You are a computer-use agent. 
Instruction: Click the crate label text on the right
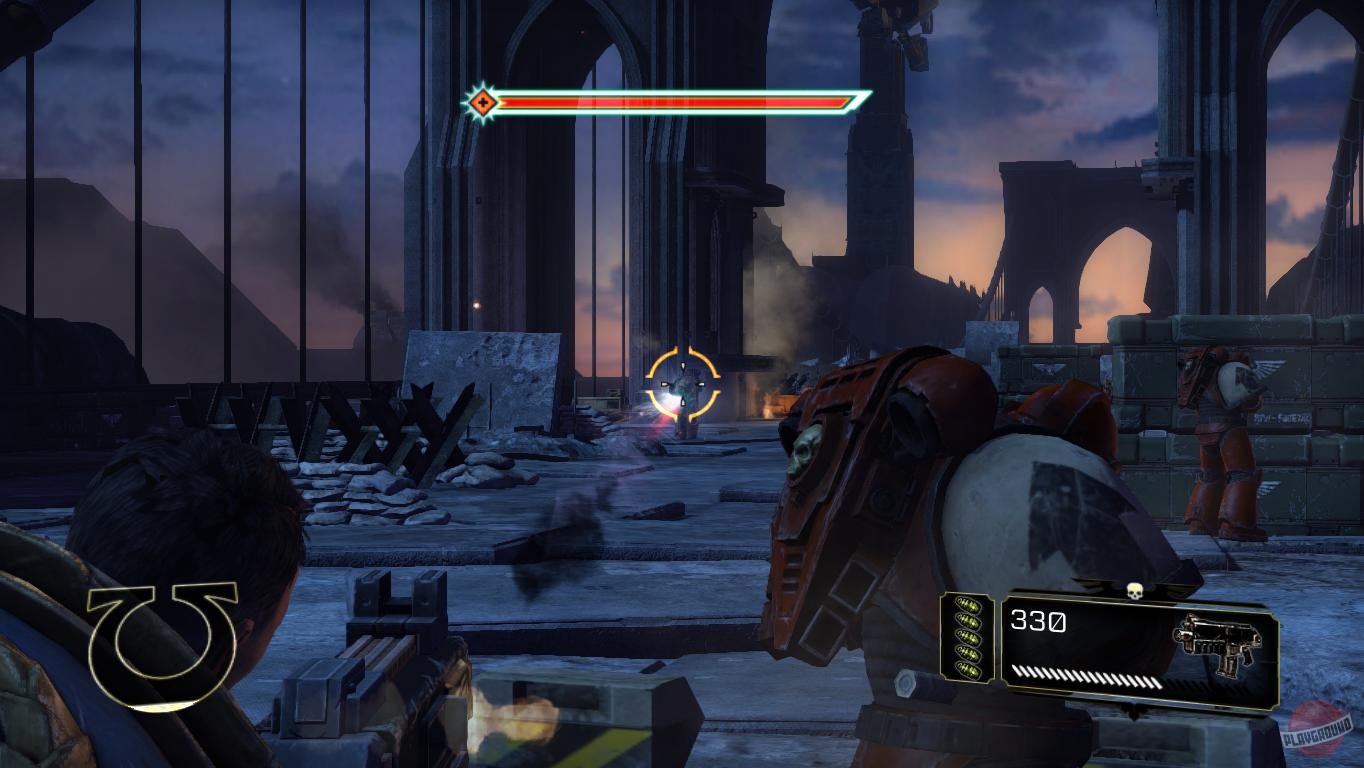[x=1282, y=418]
